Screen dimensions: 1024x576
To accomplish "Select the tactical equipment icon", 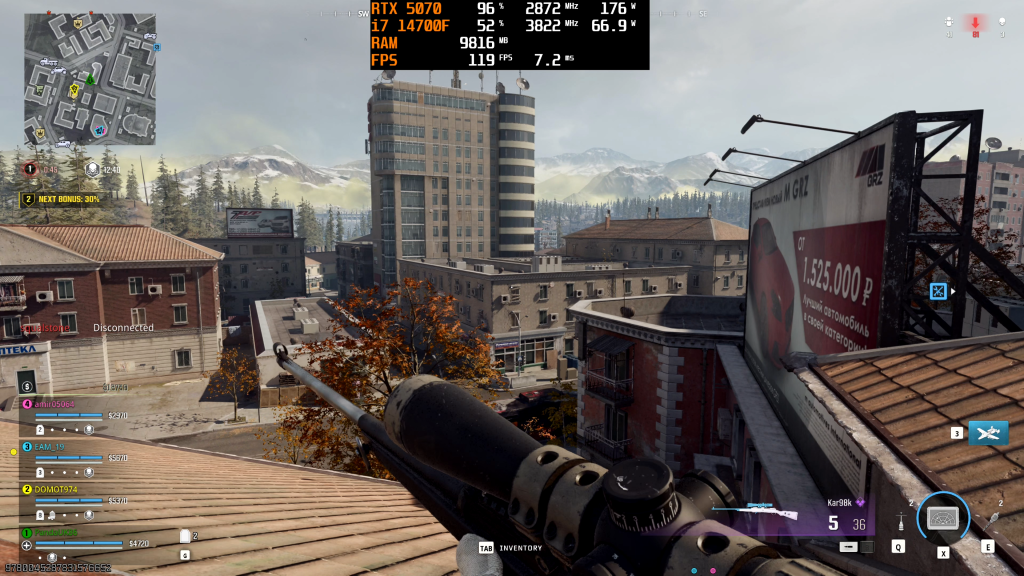I will pos(901,522).
